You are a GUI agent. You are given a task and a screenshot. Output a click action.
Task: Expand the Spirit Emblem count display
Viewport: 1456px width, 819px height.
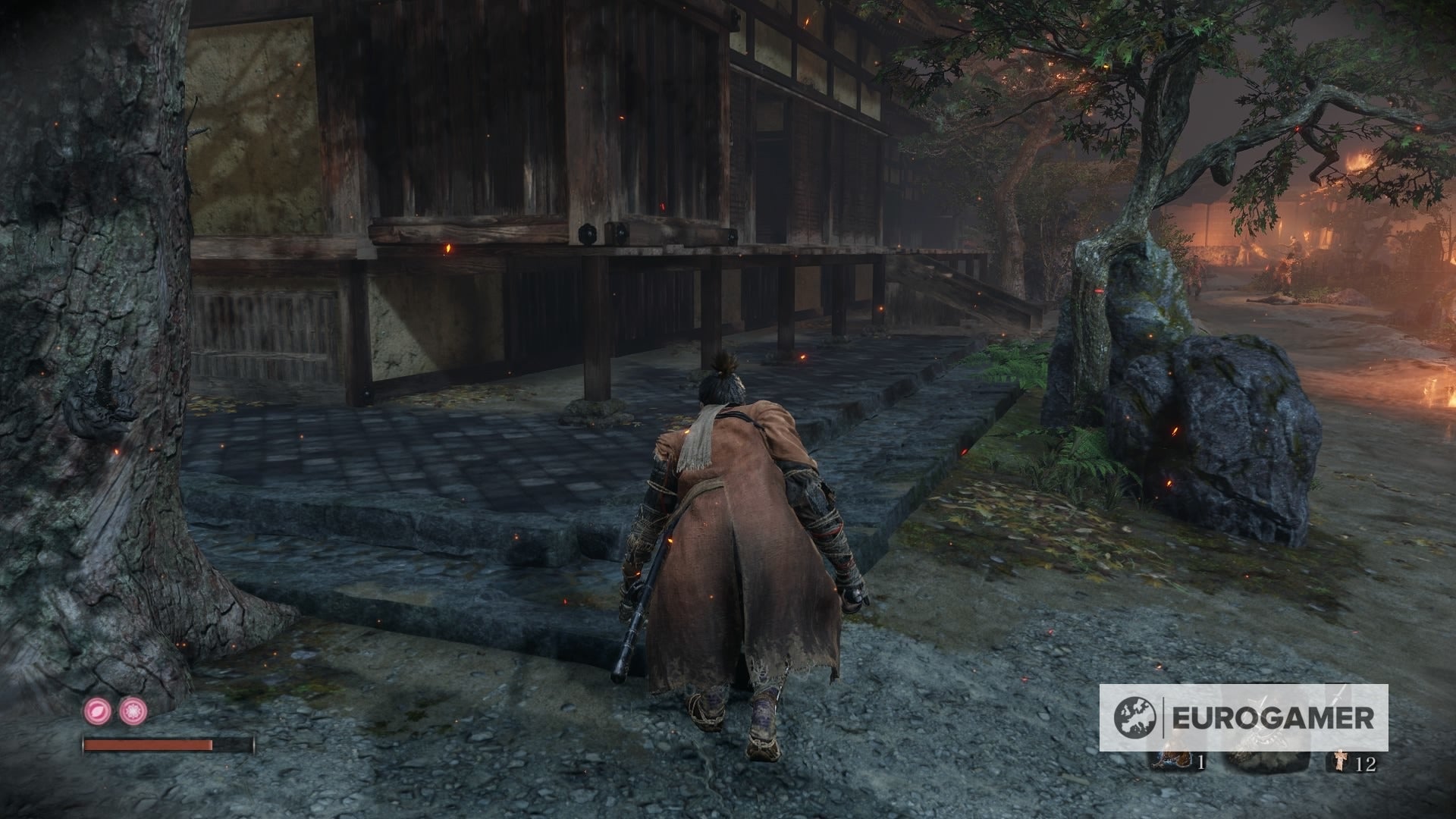tap(1367, 762)
